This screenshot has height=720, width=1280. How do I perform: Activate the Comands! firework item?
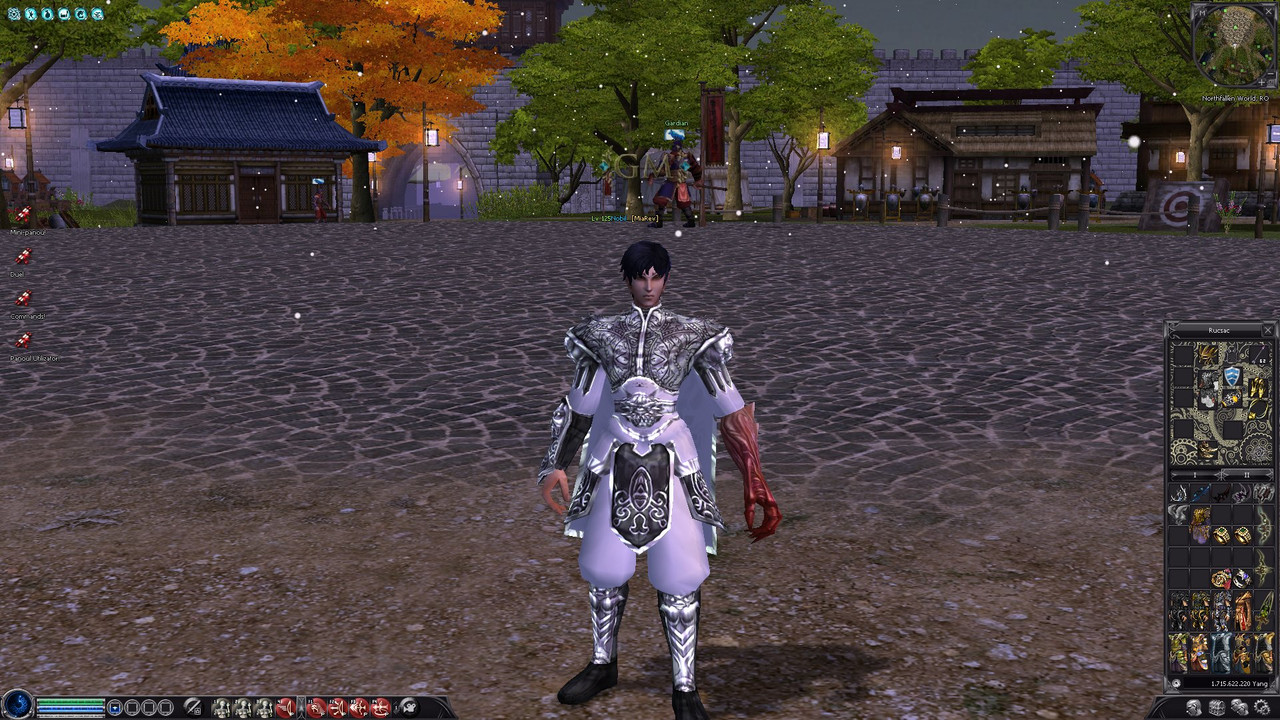pyautogui.click(x=23, y=297)
